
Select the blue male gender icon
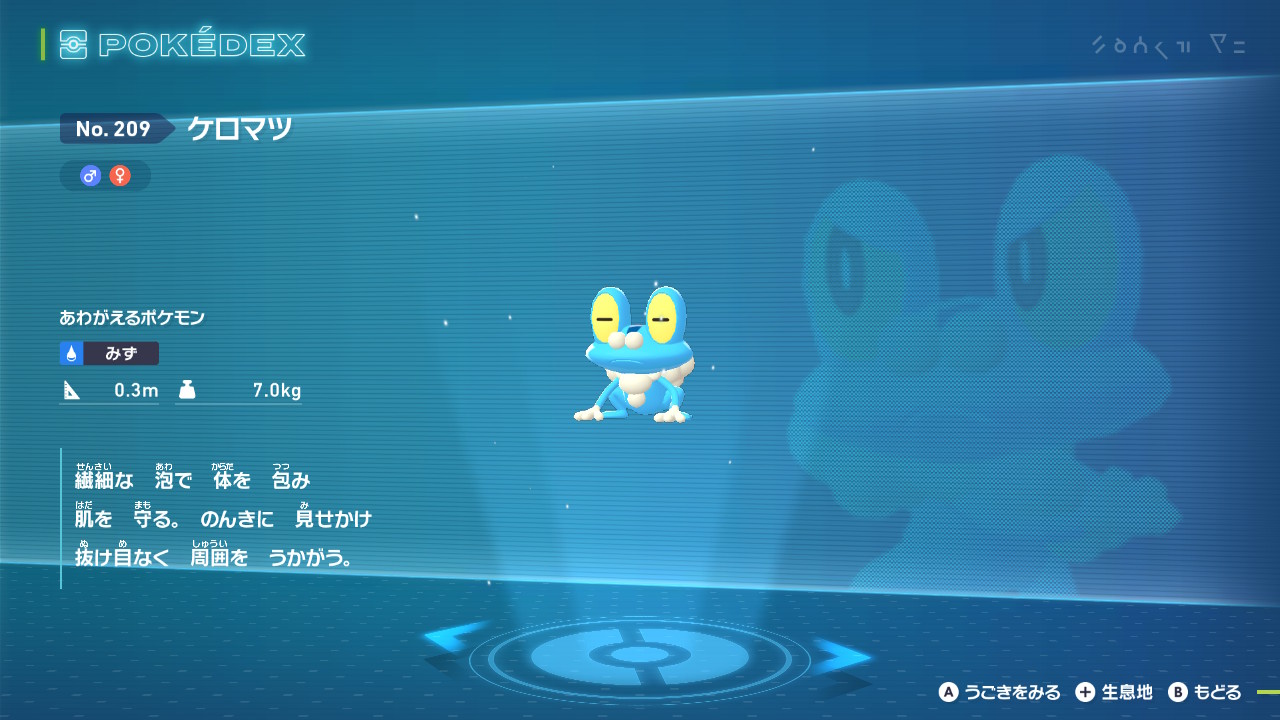[x=91, y=176]
